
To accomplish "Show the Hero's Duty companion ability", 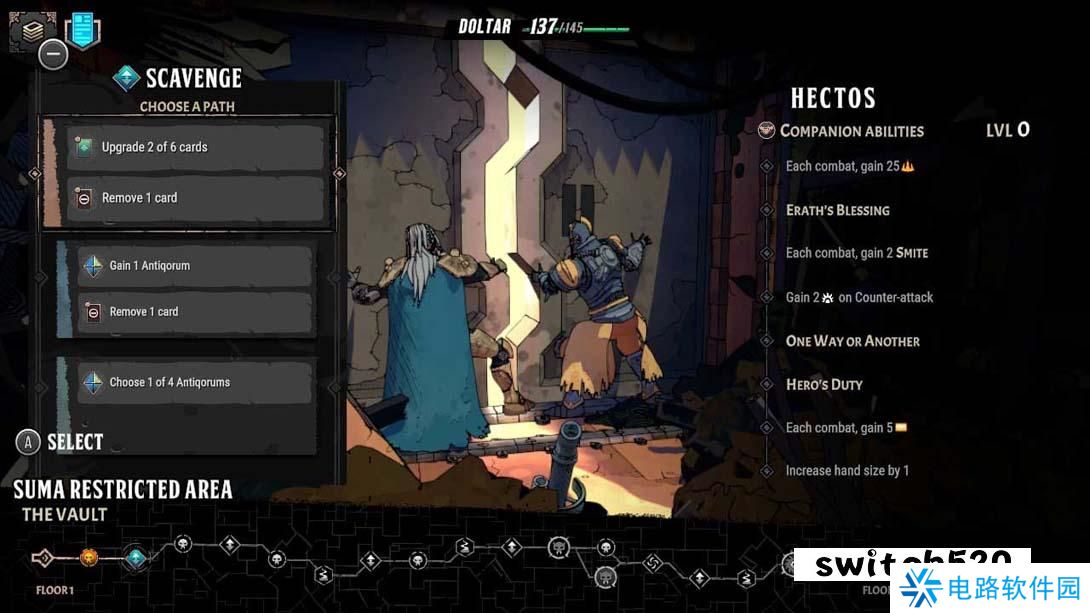I will coord(824,384).
